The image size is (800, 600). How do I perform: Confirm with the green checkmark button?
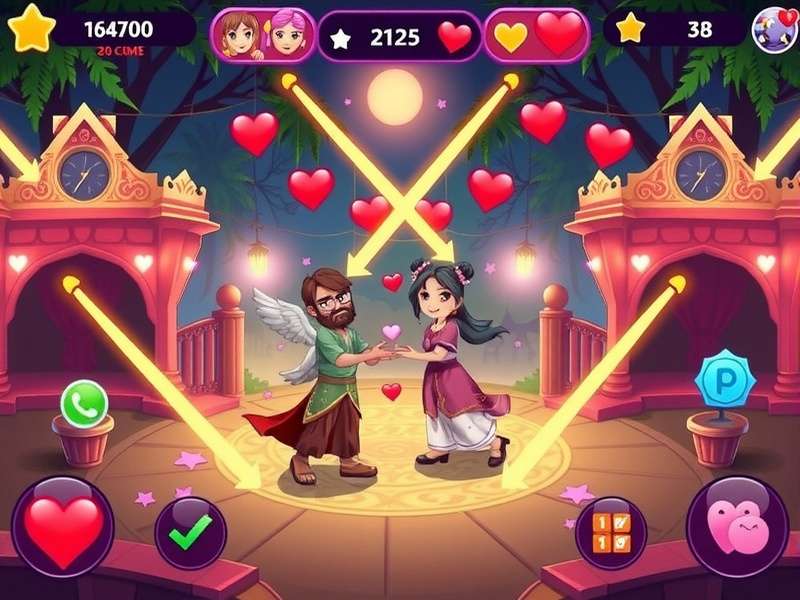pyautogui.click(x=190, y=533)
